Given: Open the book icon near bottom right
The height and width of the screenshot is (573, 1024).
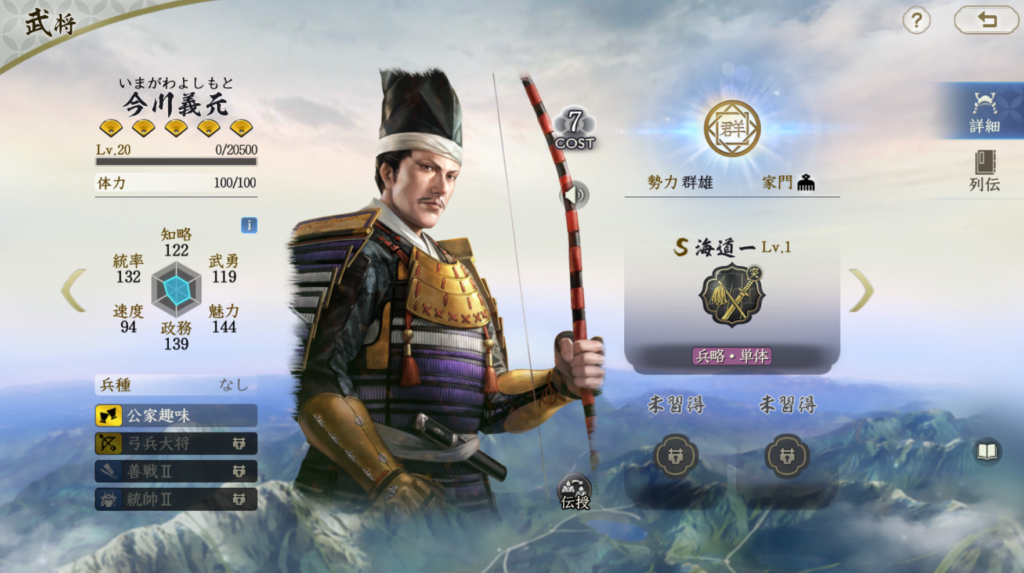Looking at the screenshot, I should [x=987, y=452].
